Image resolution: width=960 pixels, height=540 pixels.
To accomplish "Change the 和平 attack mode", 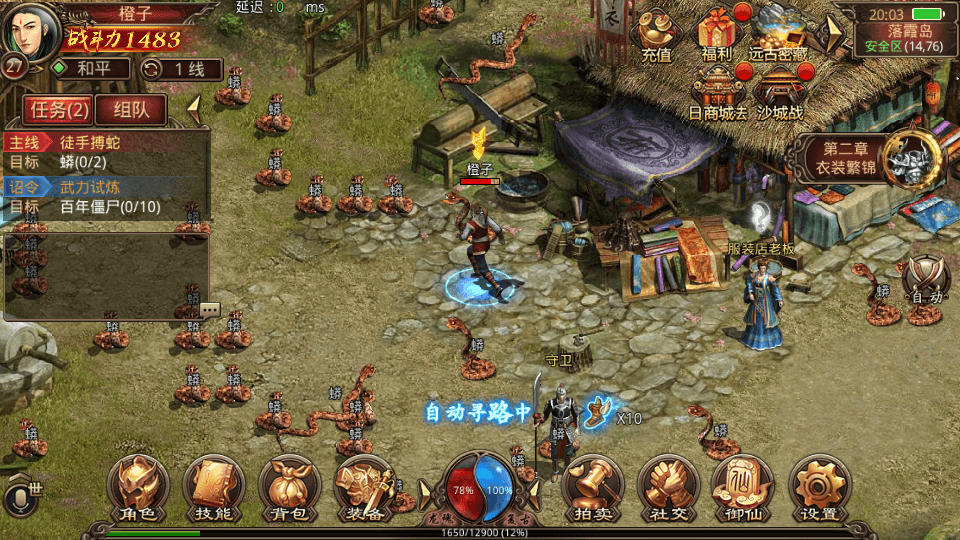I will [90, 69].
